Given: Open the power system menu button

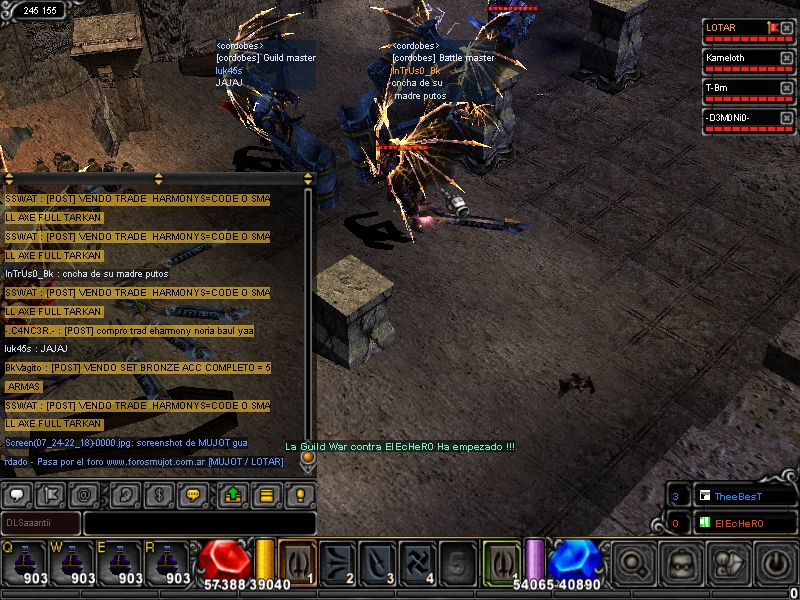Looking at the screenshot, I should (777, 565).
